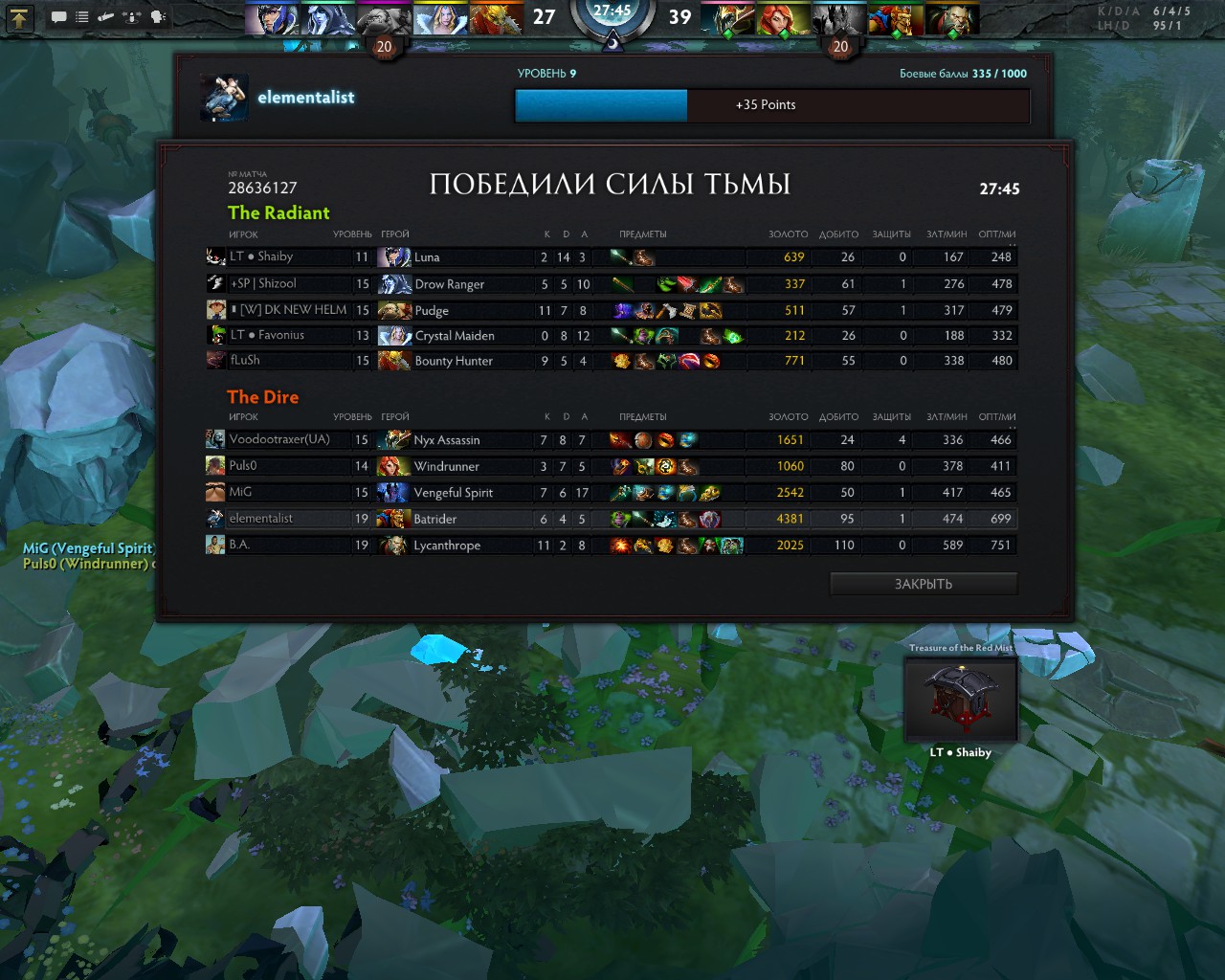Select the elementalist Batrider scoreboard row
This screenshot has height=980, width=1225.
[612, 519]
